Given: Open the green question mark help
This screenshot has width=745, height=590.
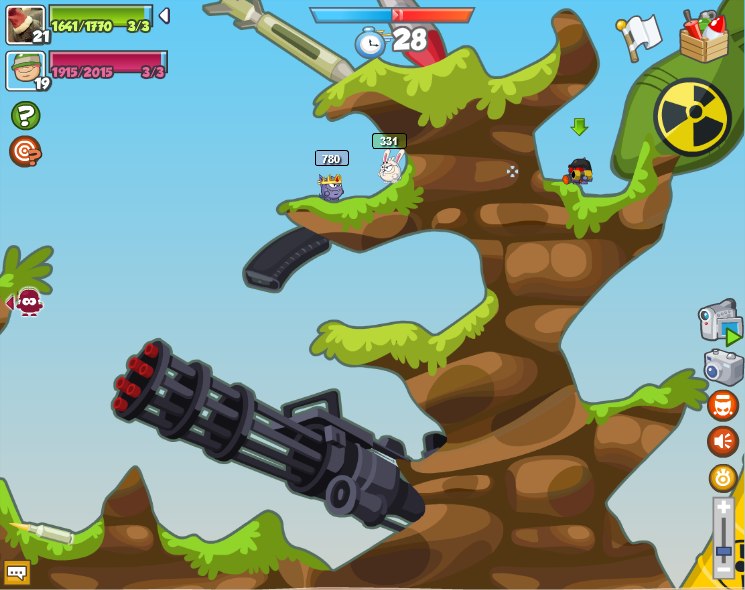Looking at the screenshot, I should click(x=25, y=116).
